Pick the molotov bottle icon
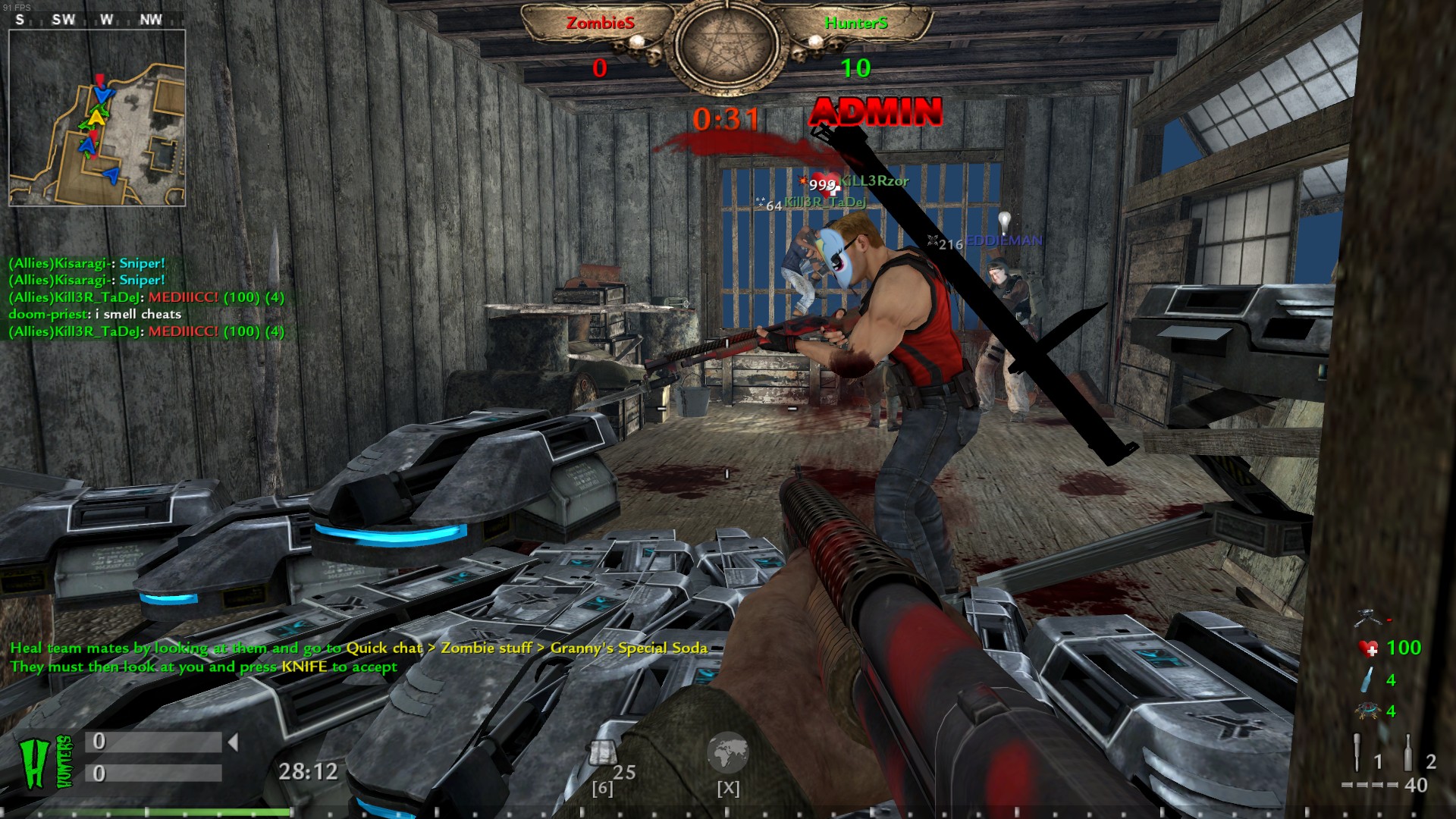1456x819 pixels. coord(1408,752)
